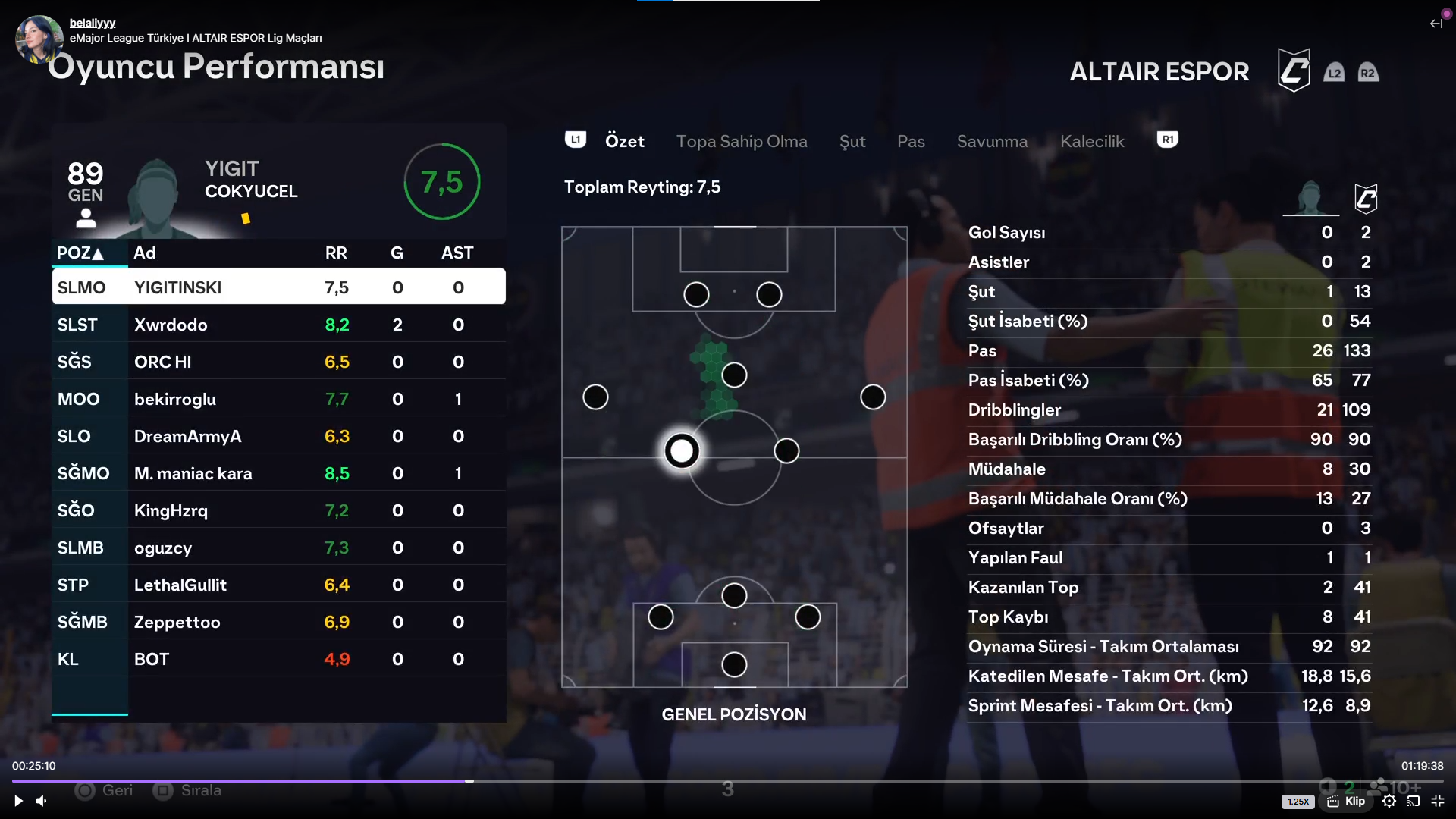
Task: Choose KingHzrq in the roster
Action: click(x=278, y=510)
